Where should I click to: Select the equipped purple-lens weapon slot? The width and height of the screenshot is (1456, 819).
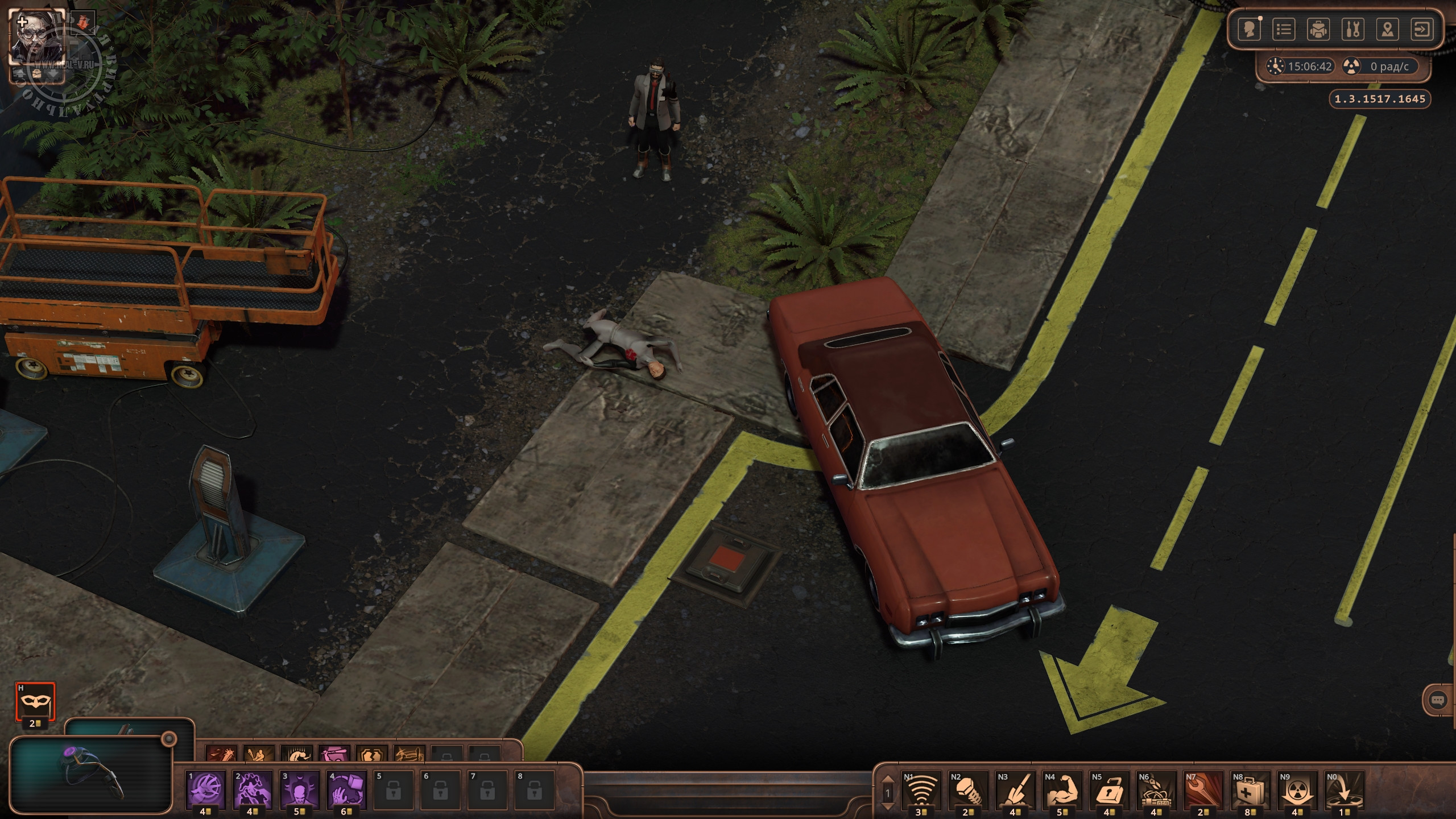pos(91,775)
